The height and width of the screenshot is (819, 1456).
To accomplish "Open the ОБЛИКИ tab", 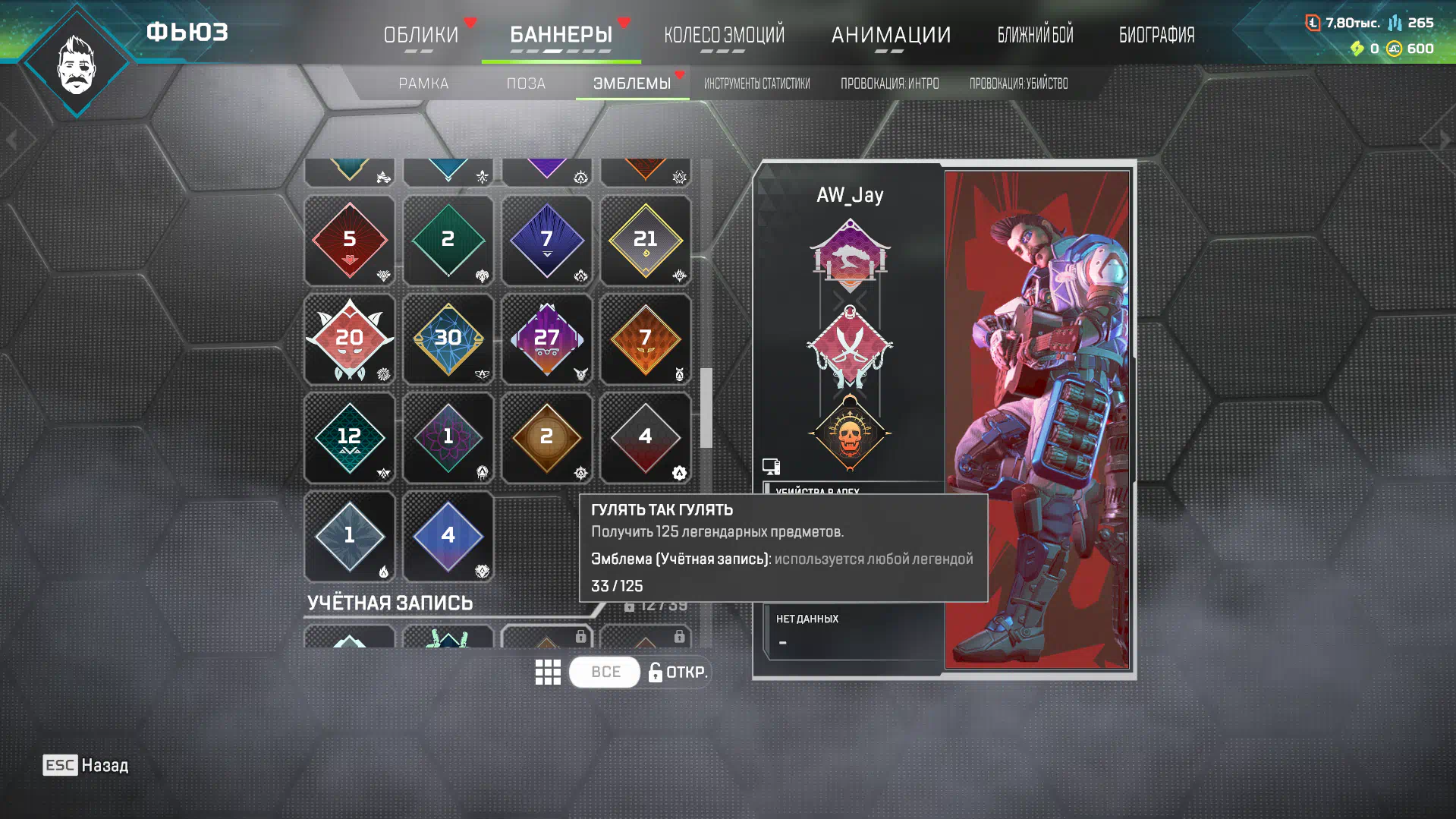I will click(421, 35).
